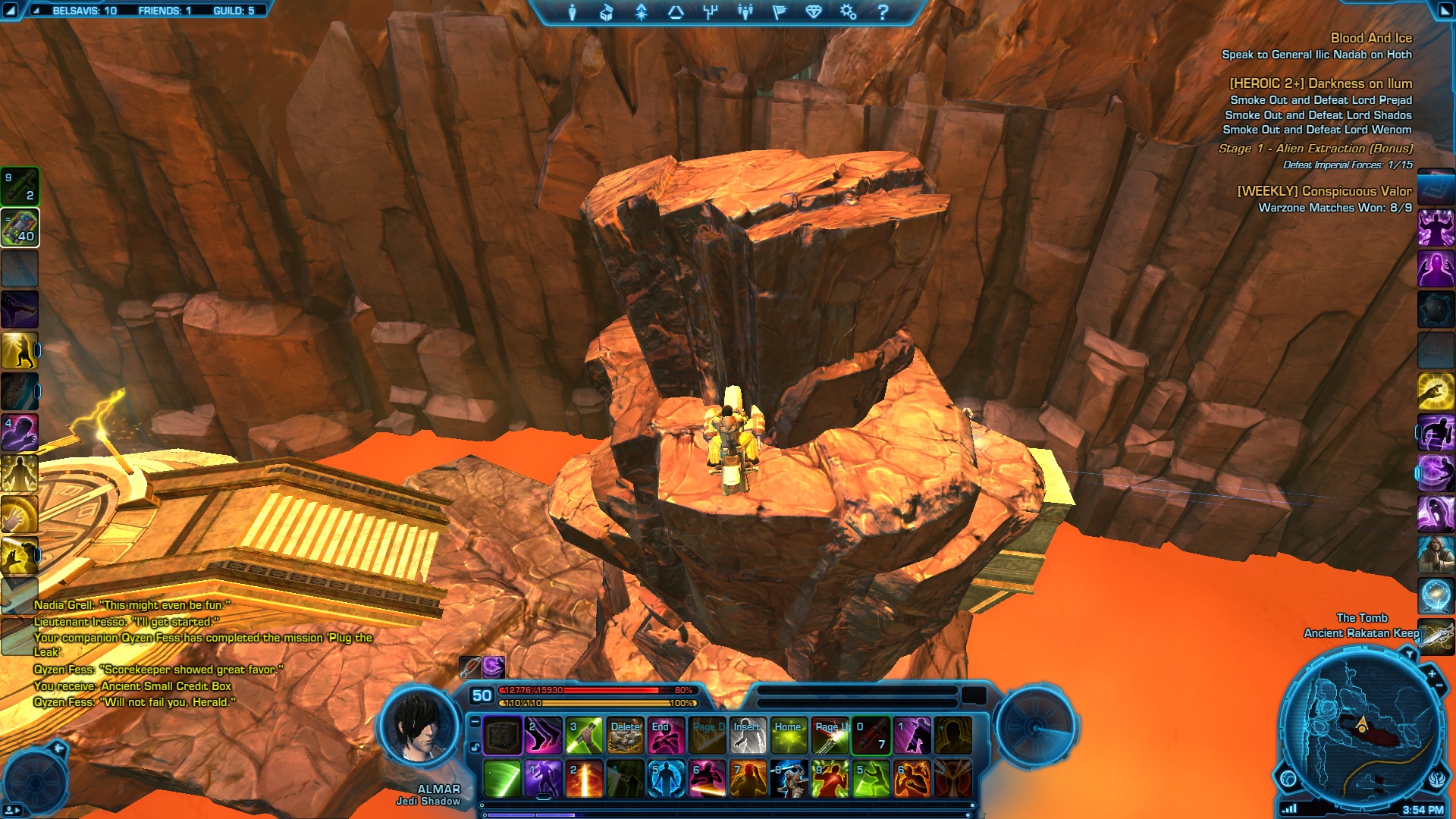Click the ALMAR character portrait
The image size is (1456, 819).
[x=419, y=726]
